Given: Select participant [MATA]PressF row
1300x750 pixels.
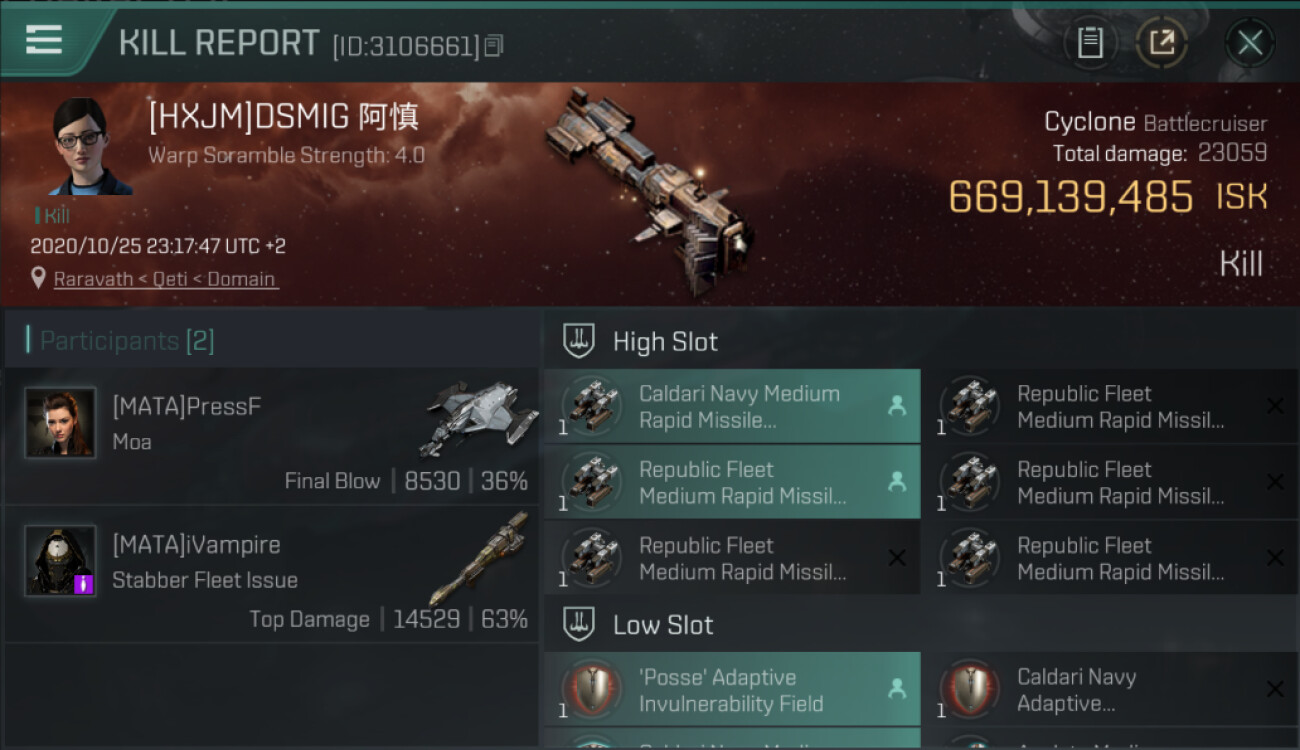Looking at the screenshot, I should [x=272, y=436].
